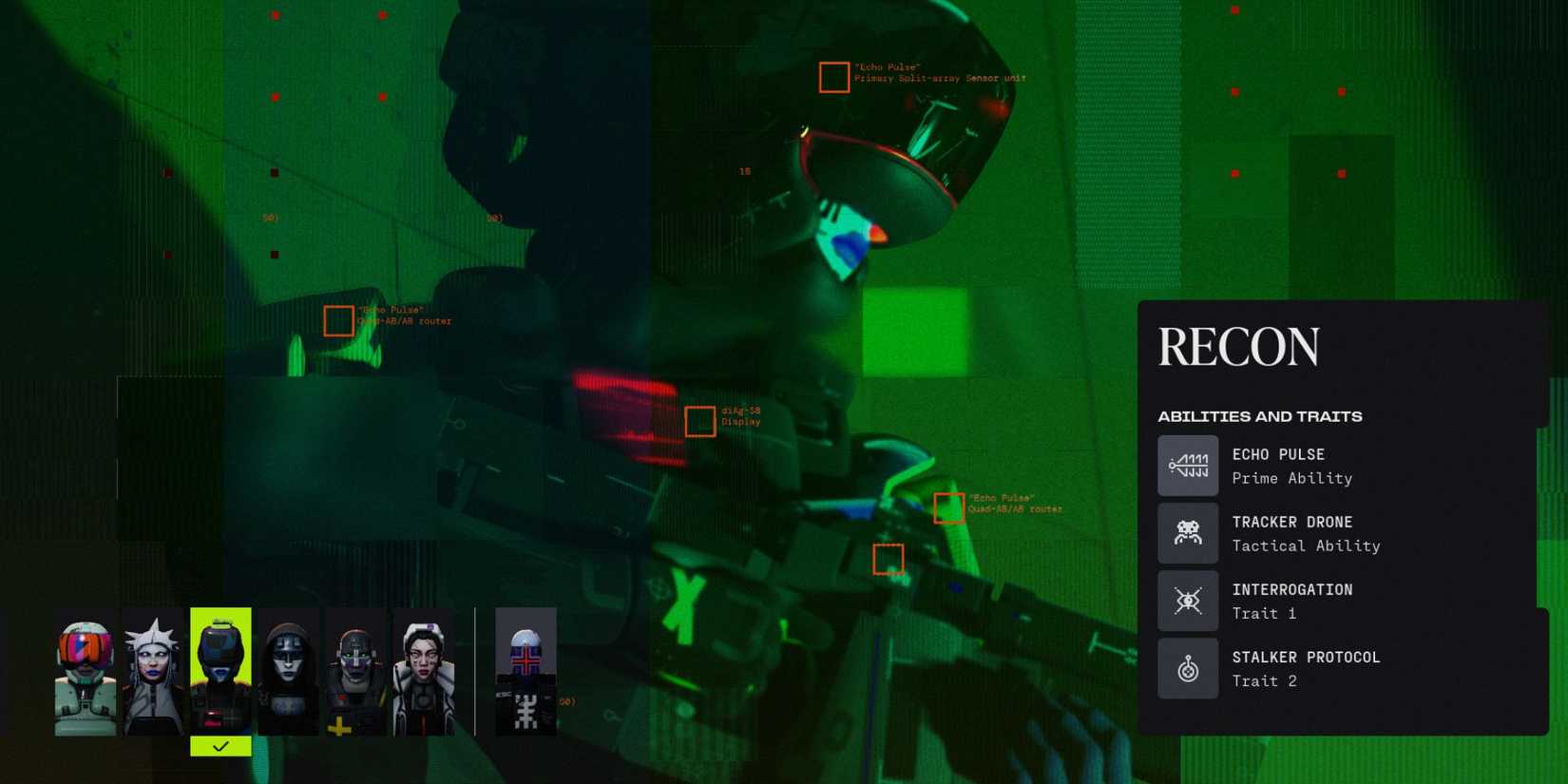The image size is (1568, 784).
Task: Select the hooded pale-faced operator portrait
Action: (x=288, y=670)
